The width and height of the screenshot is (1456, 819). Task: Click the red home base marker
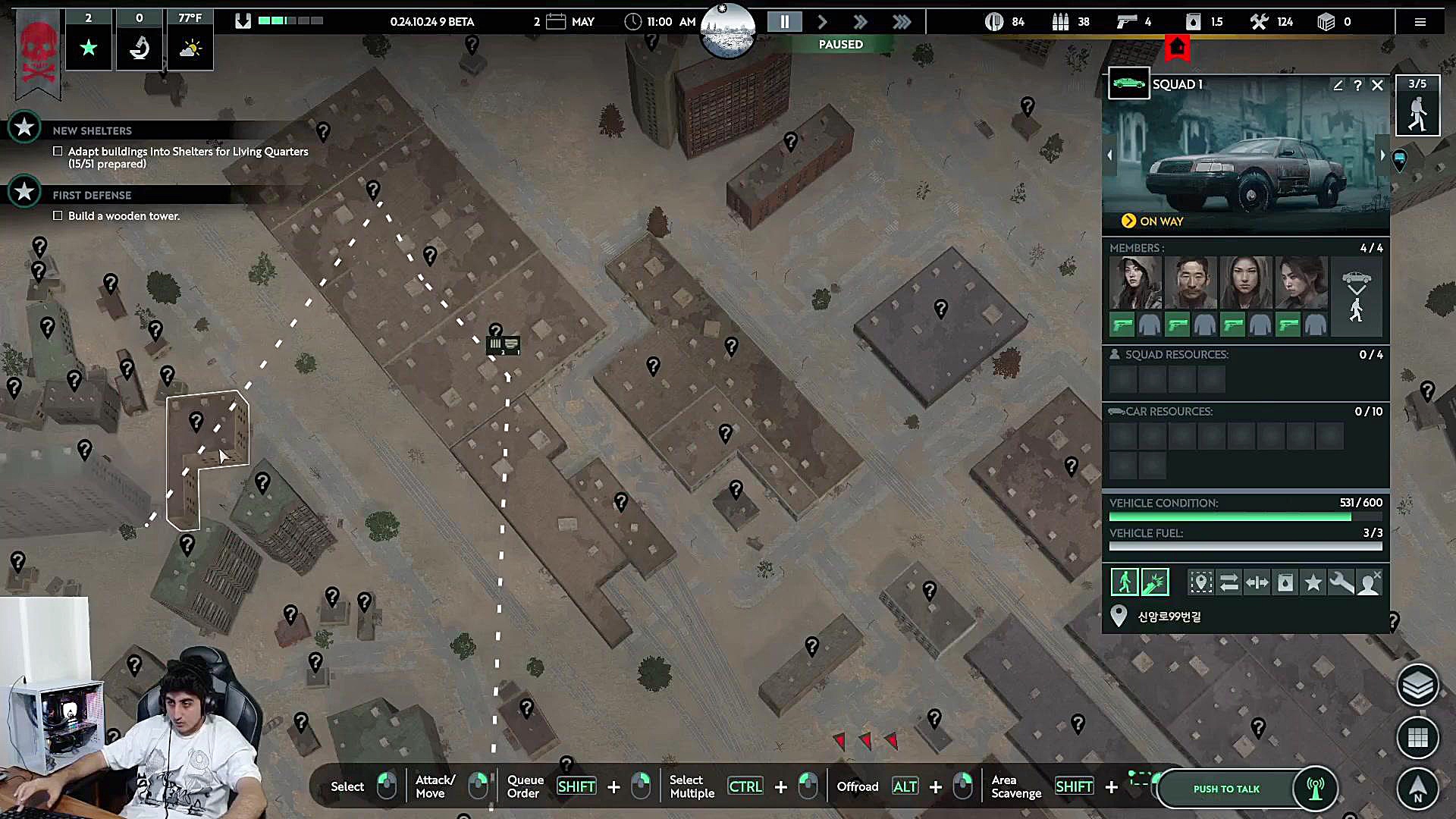tap(1177, 48)
